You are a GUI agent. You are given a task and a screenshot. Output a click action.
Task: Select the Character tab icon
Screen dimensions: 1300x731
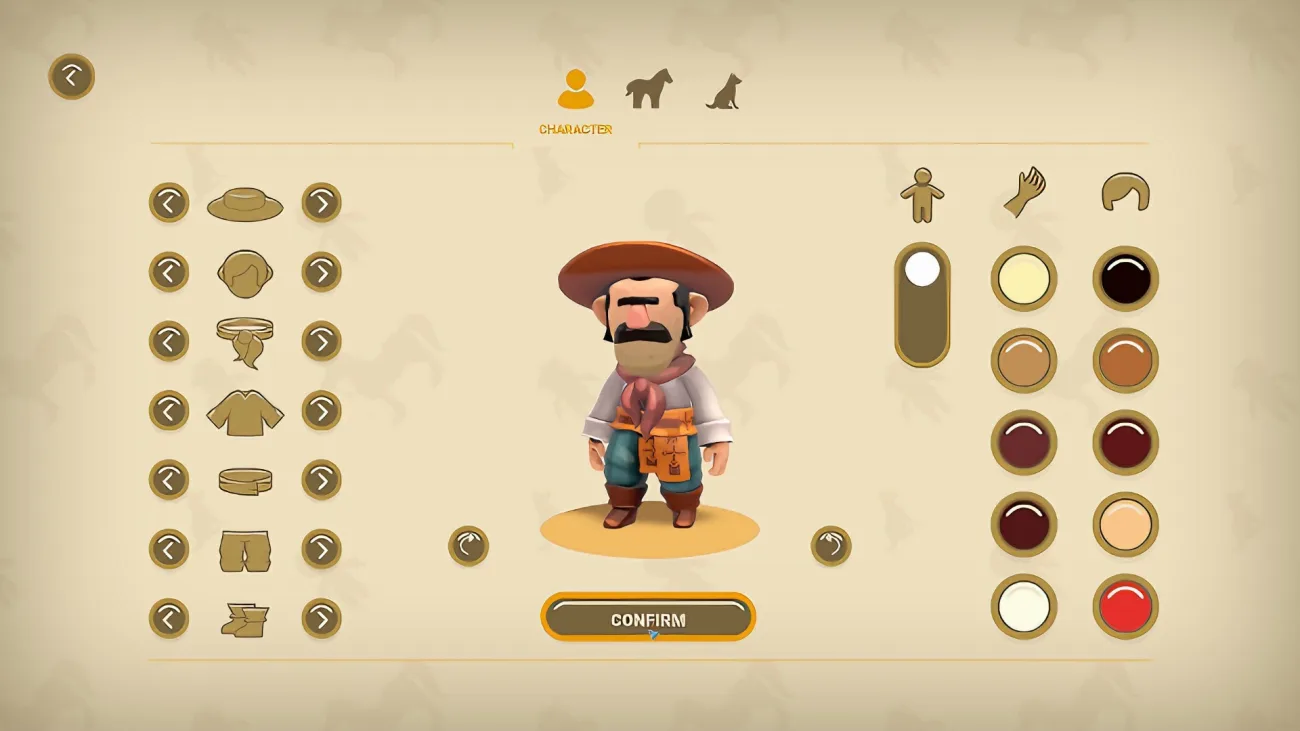(576, 88)
